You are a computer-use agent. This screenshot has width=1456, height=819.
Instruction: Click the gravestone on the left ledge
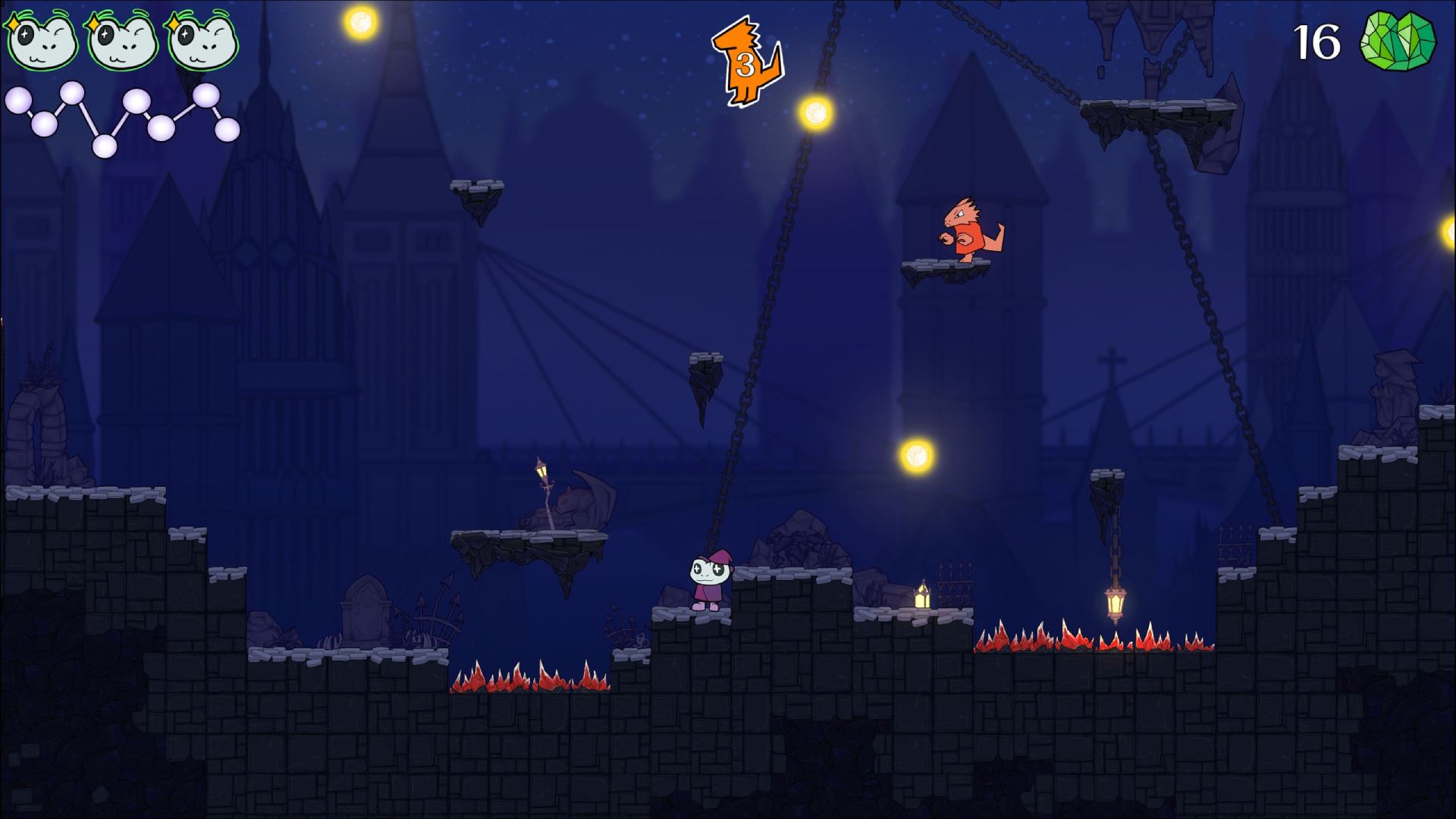(x=364, y=614)
